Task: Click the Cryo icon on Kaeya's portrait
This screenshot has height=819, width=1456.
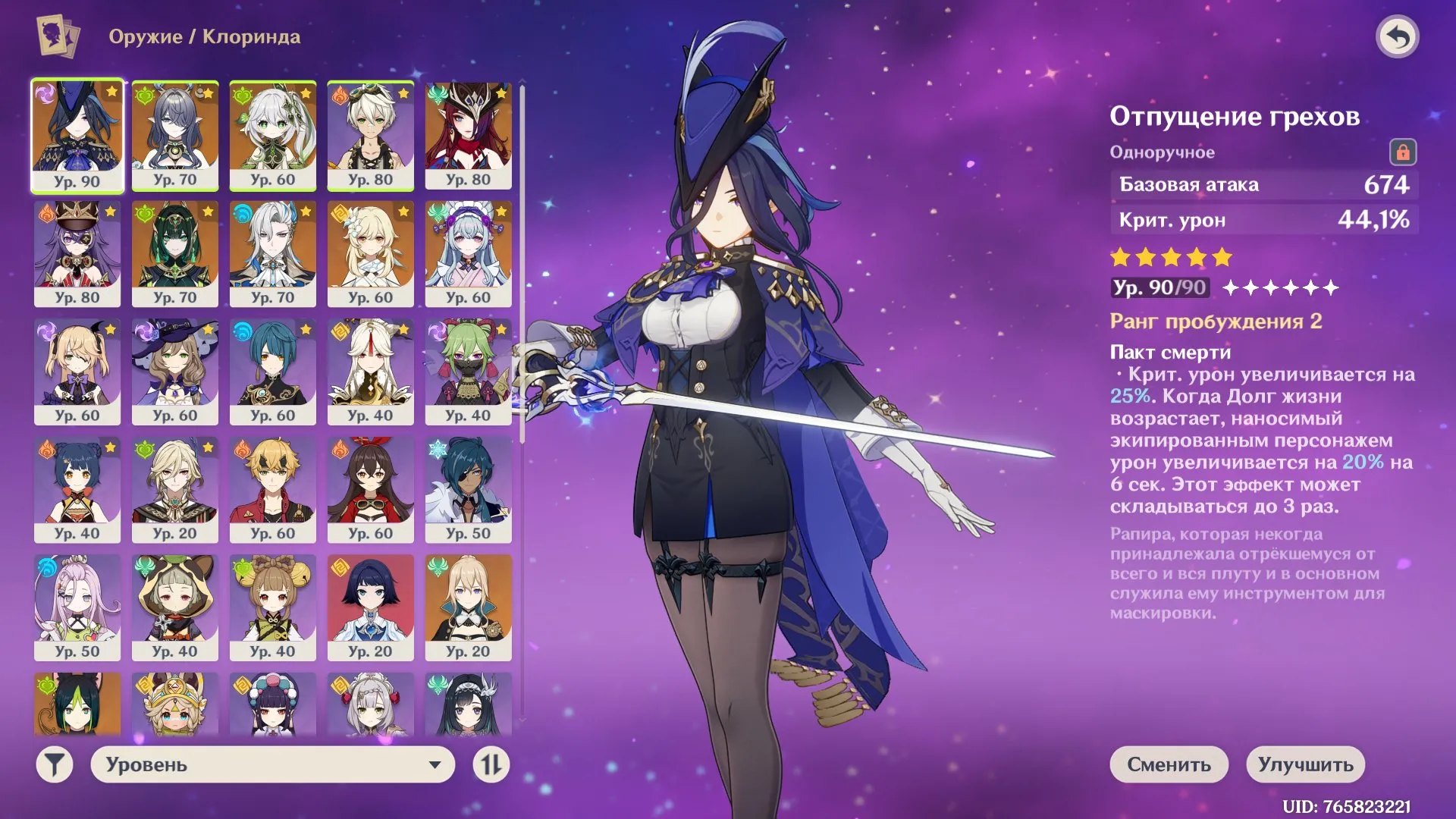Action: pyautogui.click(x=438, y=449)
